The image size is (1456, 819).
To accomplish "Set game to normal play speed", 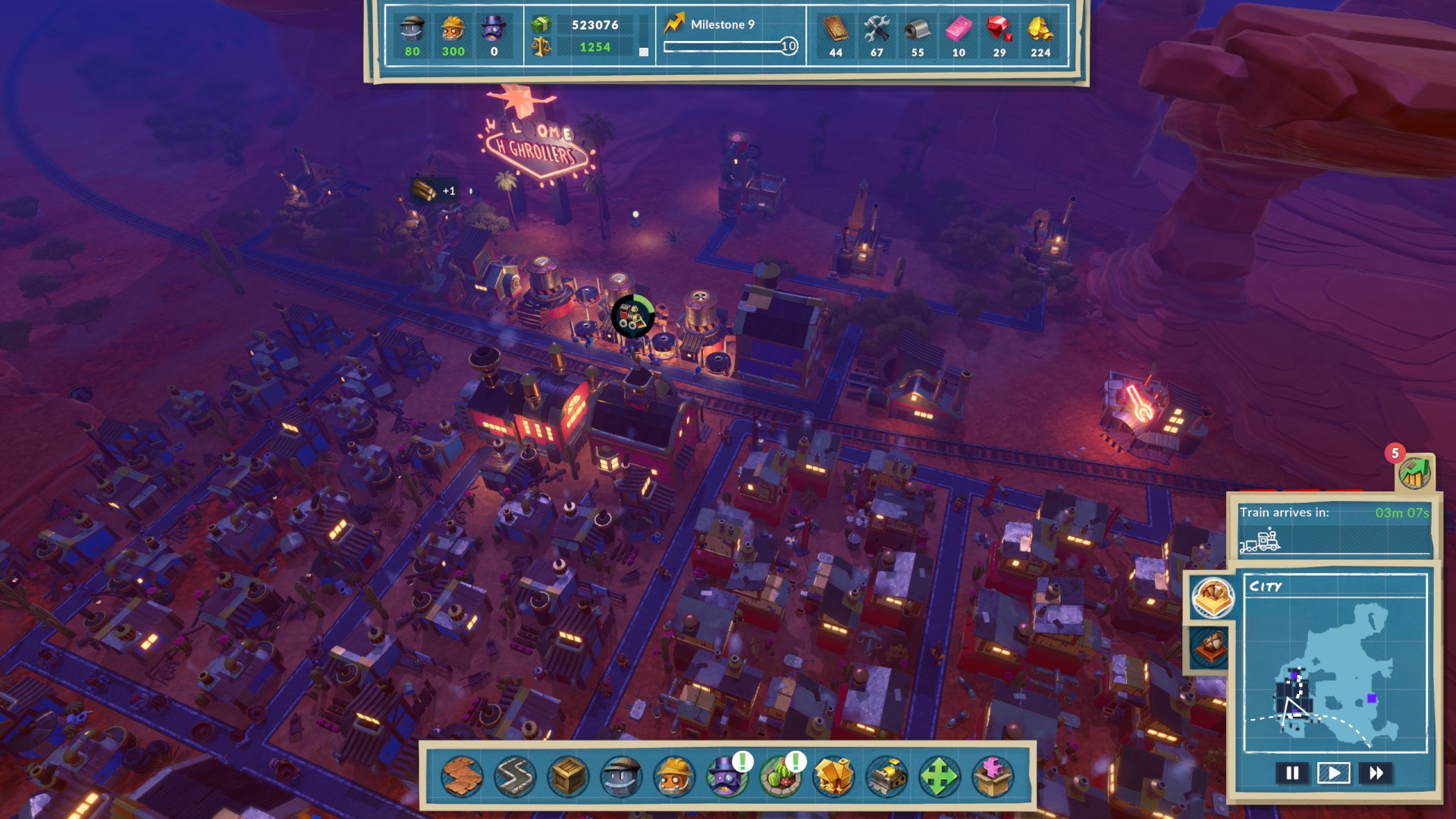I will [x=1333, y=773].
